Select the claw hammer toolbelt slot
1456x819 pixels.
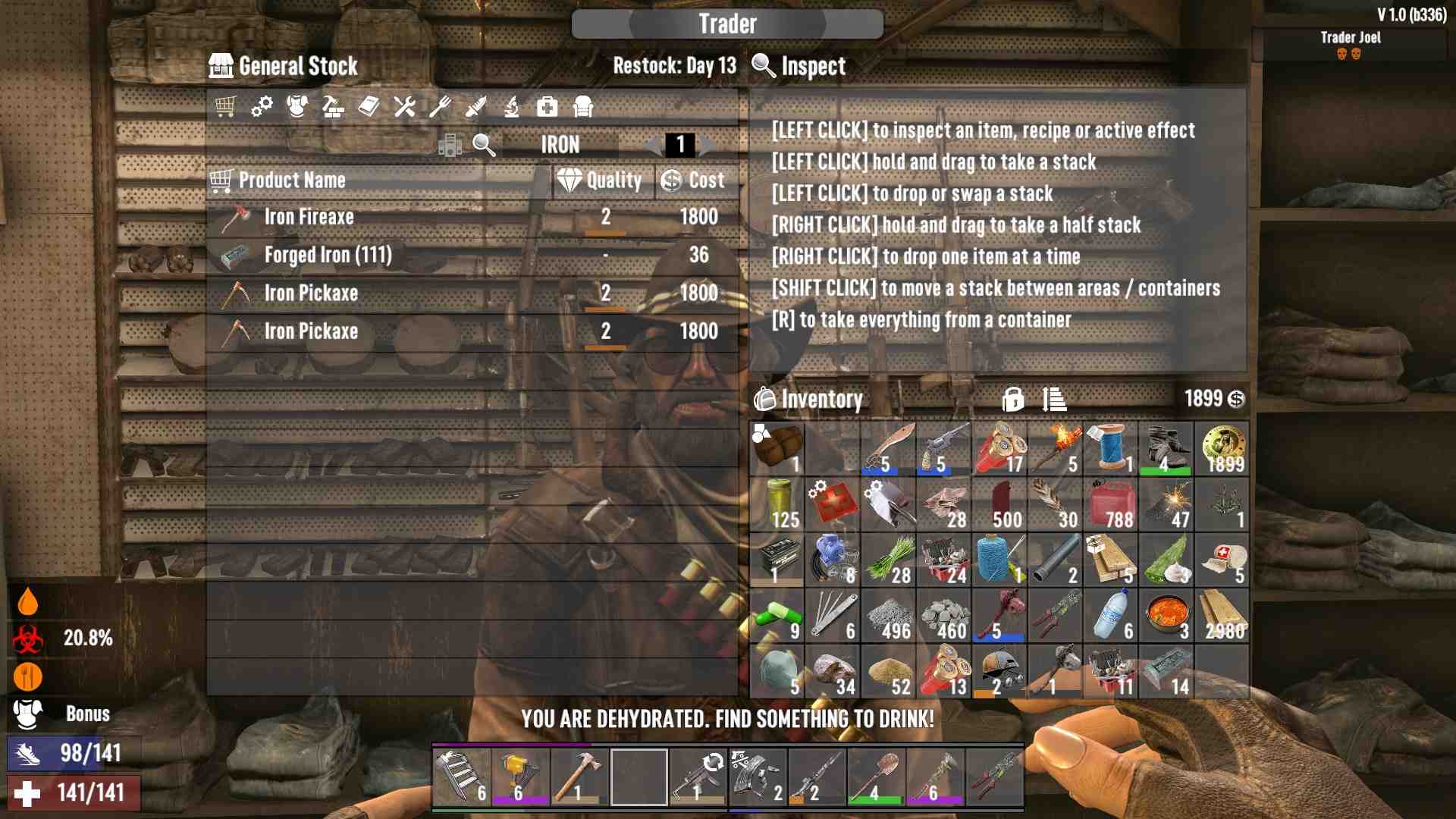pos(579,777)
